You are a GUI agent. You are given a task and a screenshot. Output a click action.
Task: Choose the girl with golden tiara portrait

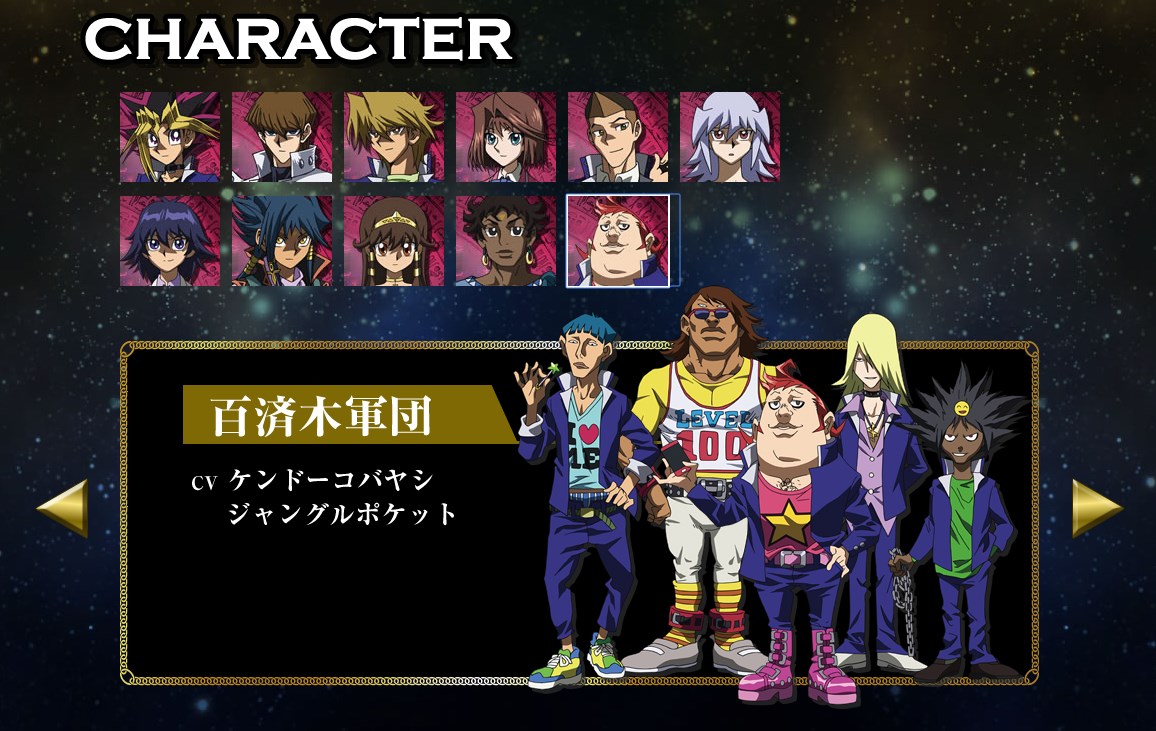tap(393, 241)
